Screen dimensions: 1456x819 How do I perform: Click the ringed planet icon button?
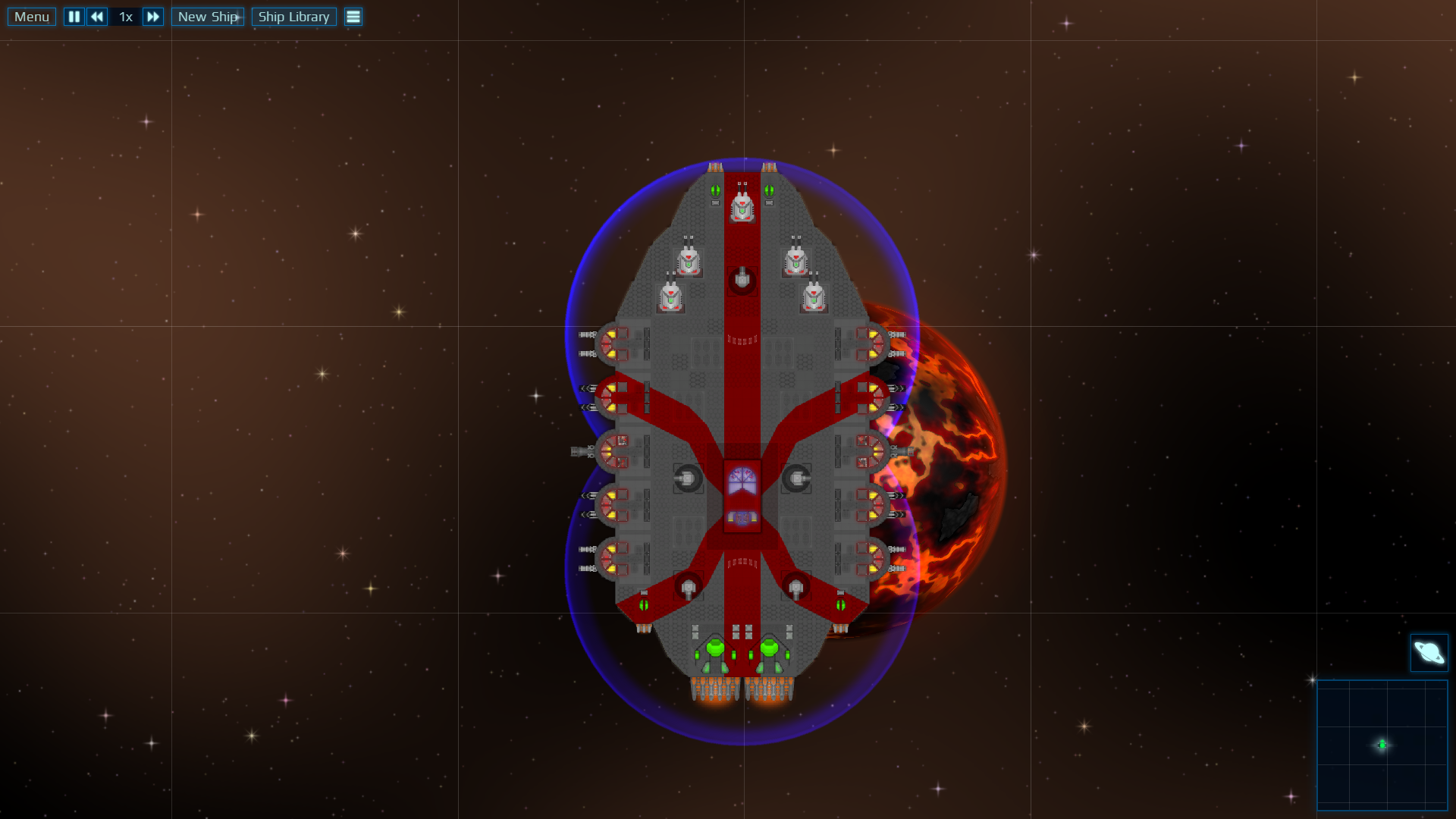(1429, 653)
